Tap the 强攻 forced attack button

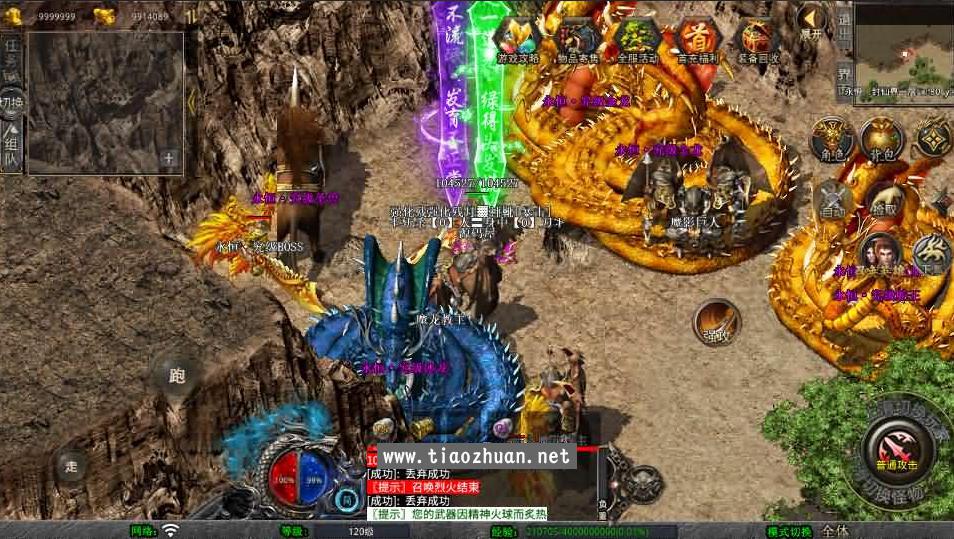click(716, 322)
